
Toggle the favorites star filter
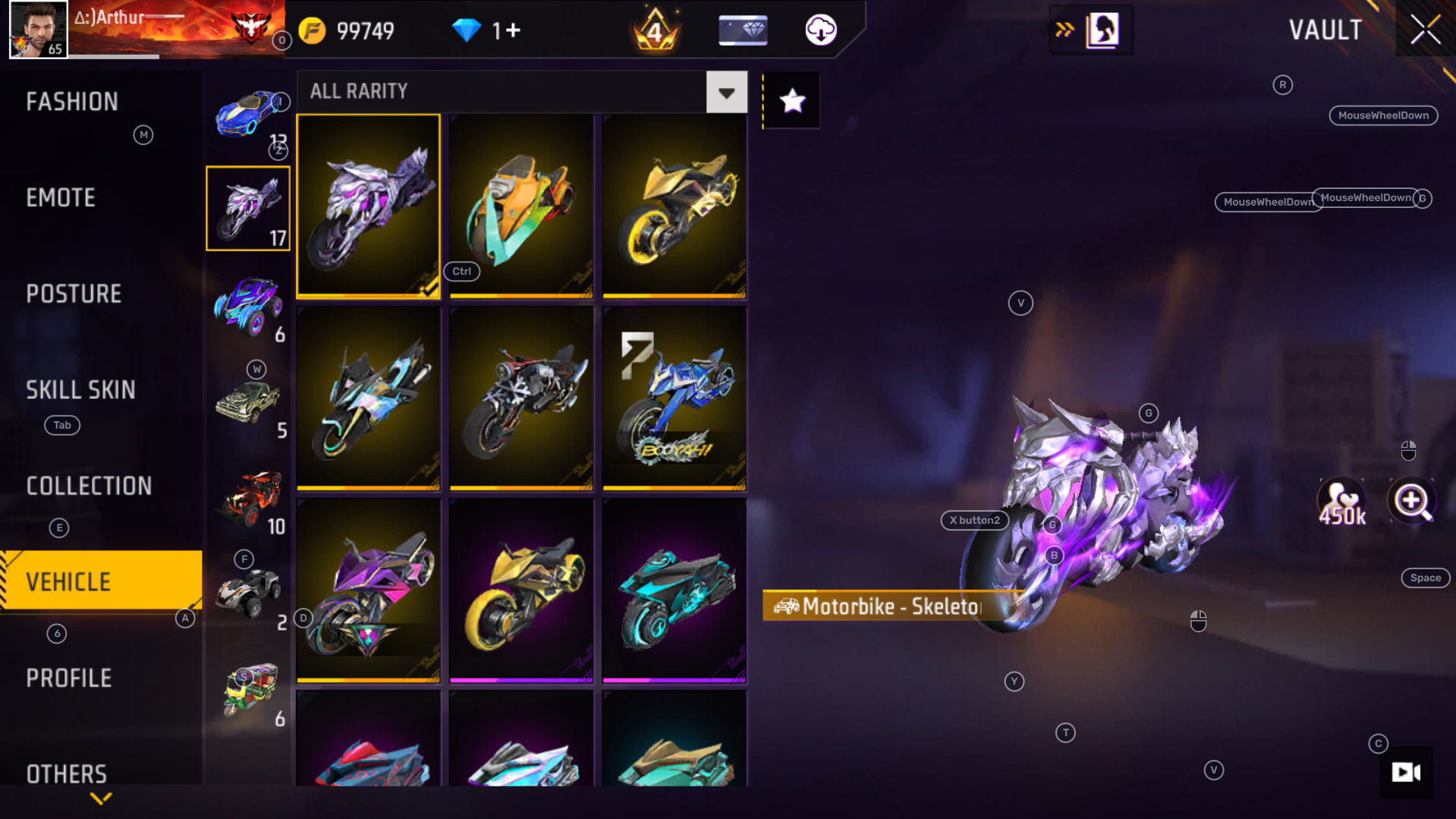pos(791,99)
